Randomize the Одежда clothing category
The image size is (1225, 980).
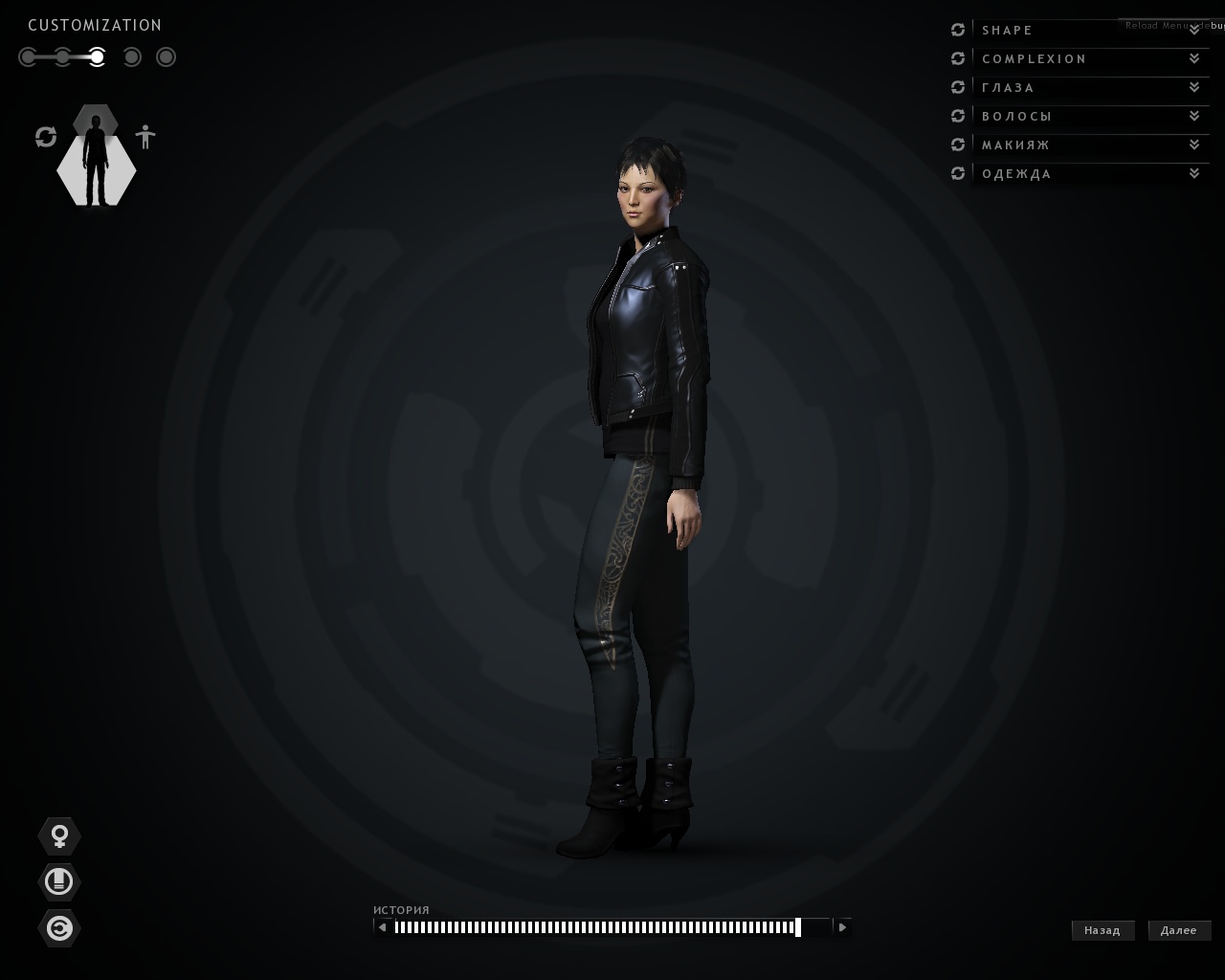tap(958, 174)
